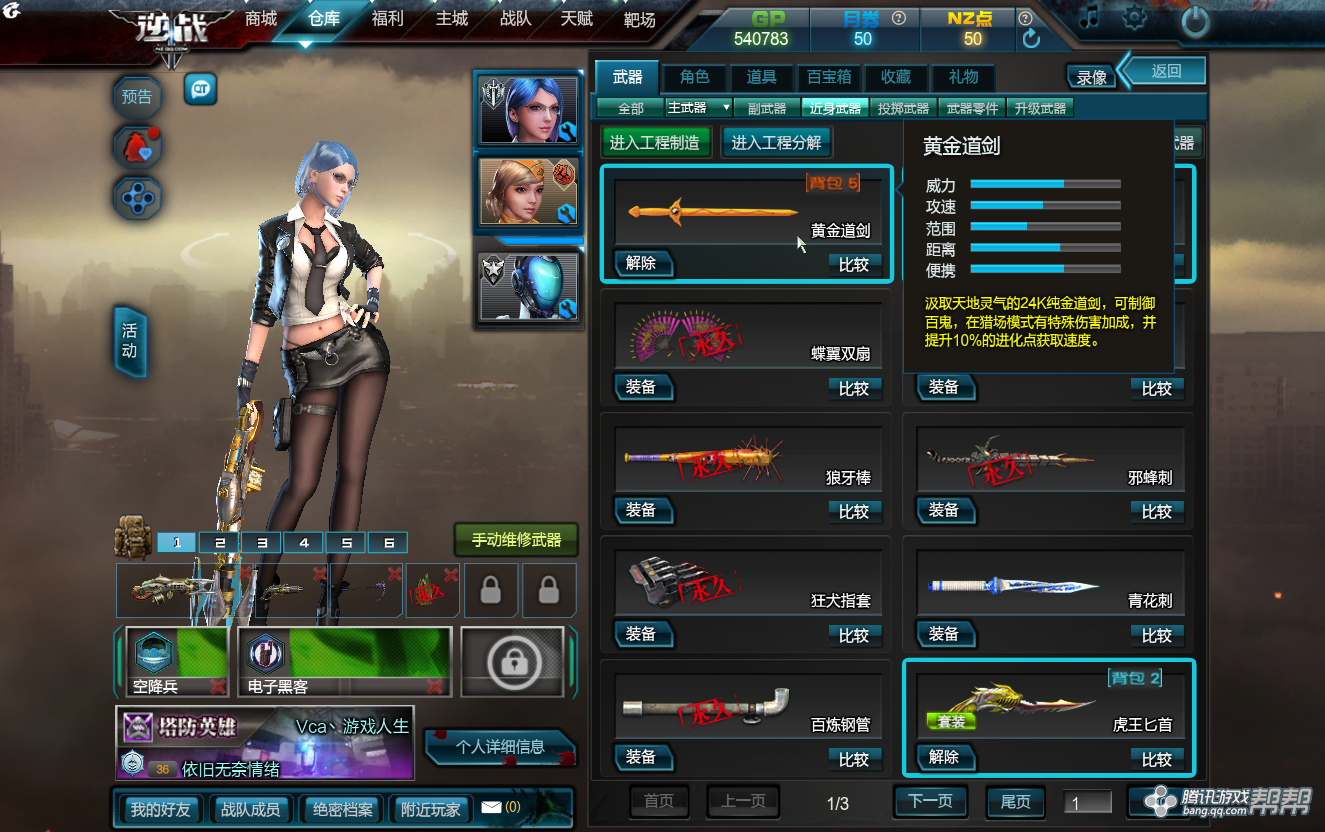Image resolution: width=1325 pixels, height=832 pixels.
Task: Open 我的好友 friends list
Action: (x=160, y=809)
